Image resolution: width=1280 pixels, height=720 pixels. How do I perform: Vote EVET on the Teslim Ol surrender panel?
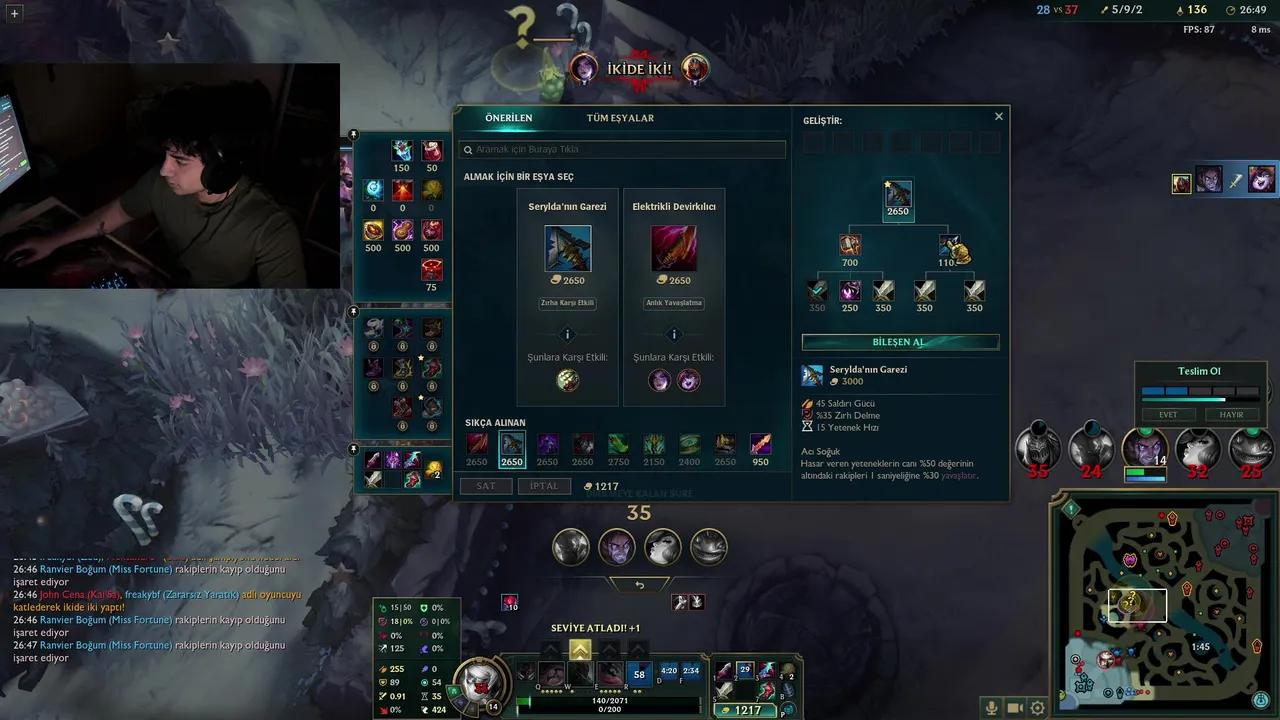pyautogui.click(x=1168, y=414)
